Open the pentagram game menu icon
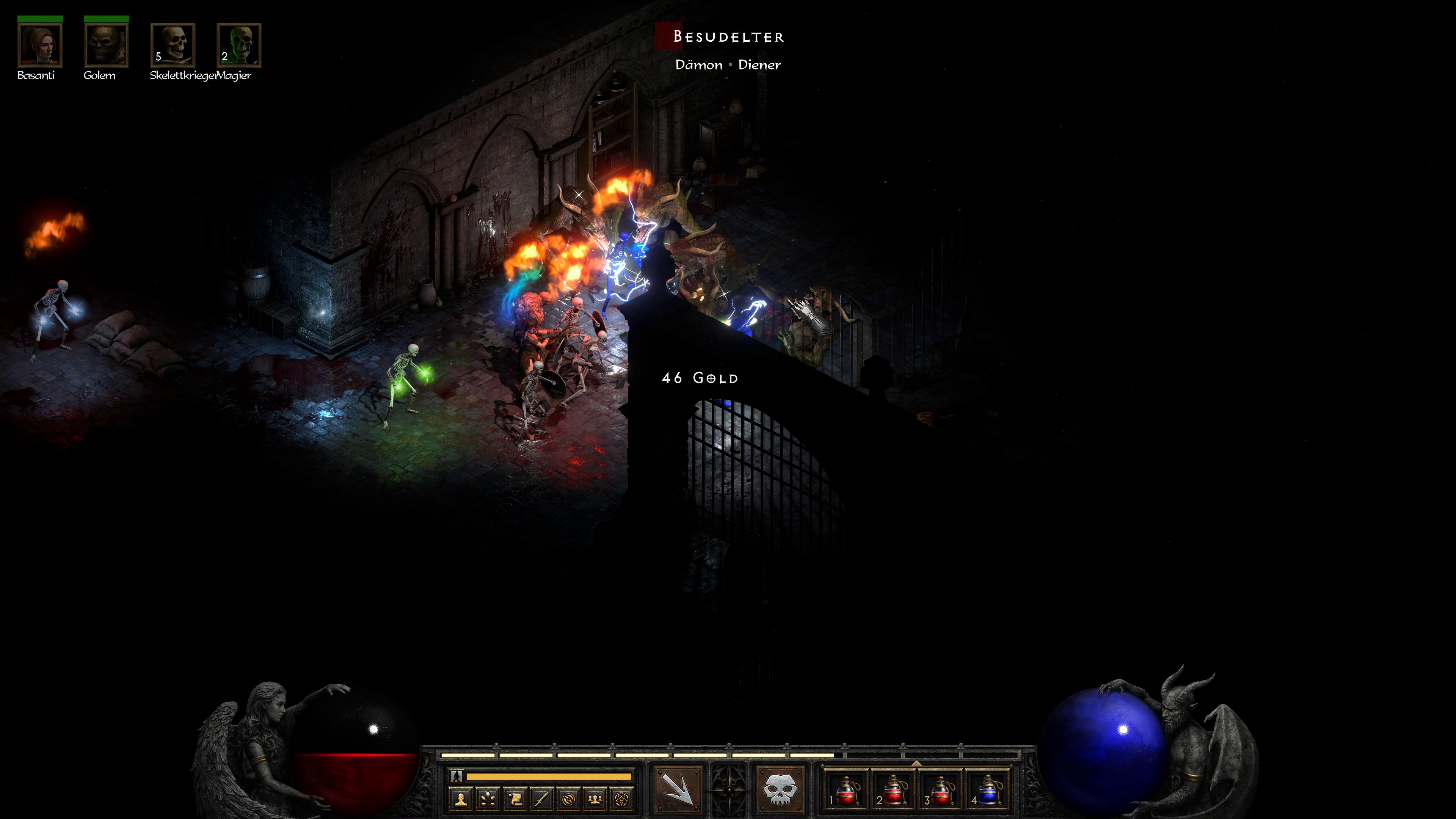1456x819 pixels. (622, 799)
